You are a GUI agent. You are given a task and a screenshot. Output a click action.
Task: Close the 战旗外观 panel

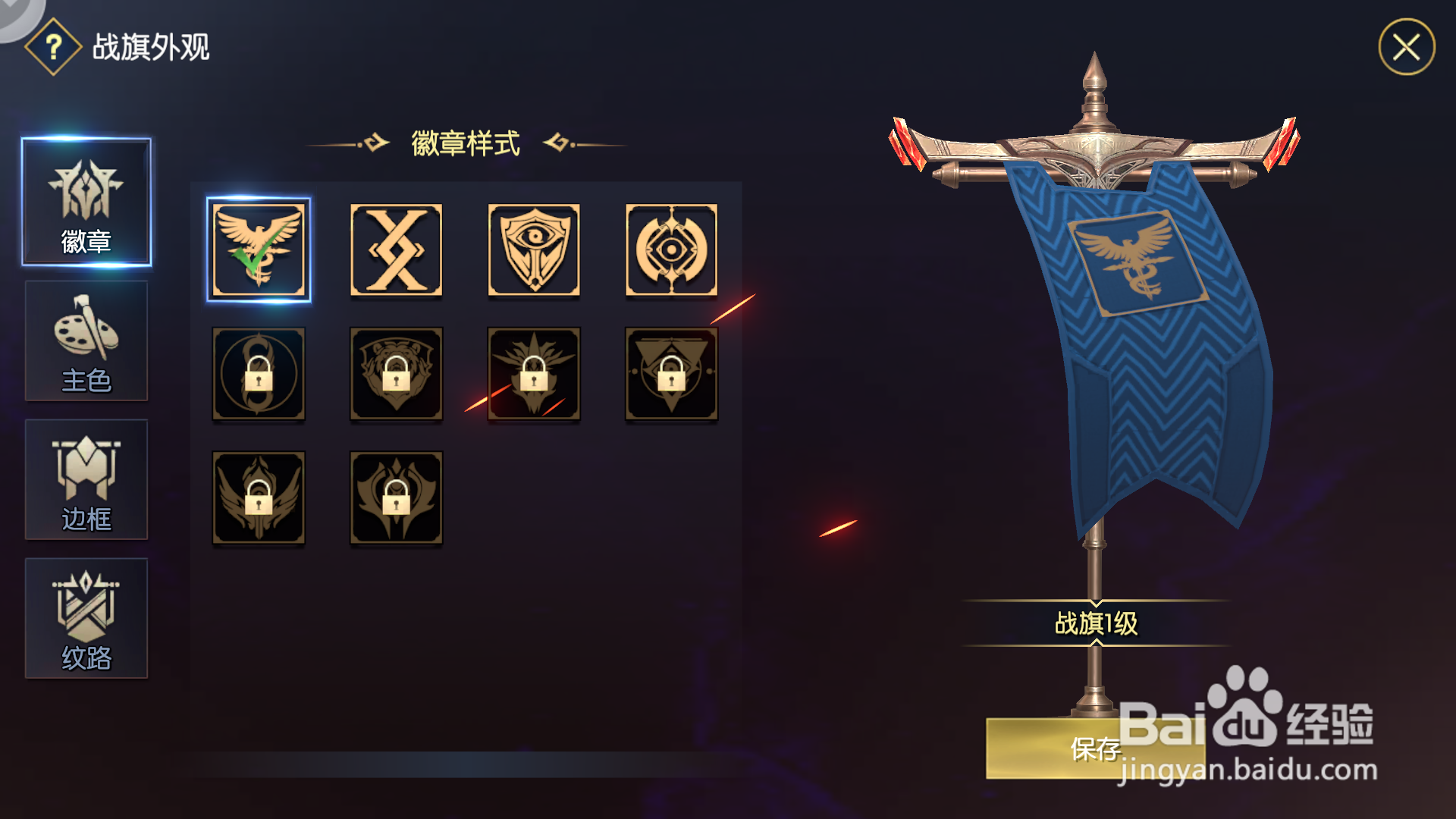point(1407,49)
